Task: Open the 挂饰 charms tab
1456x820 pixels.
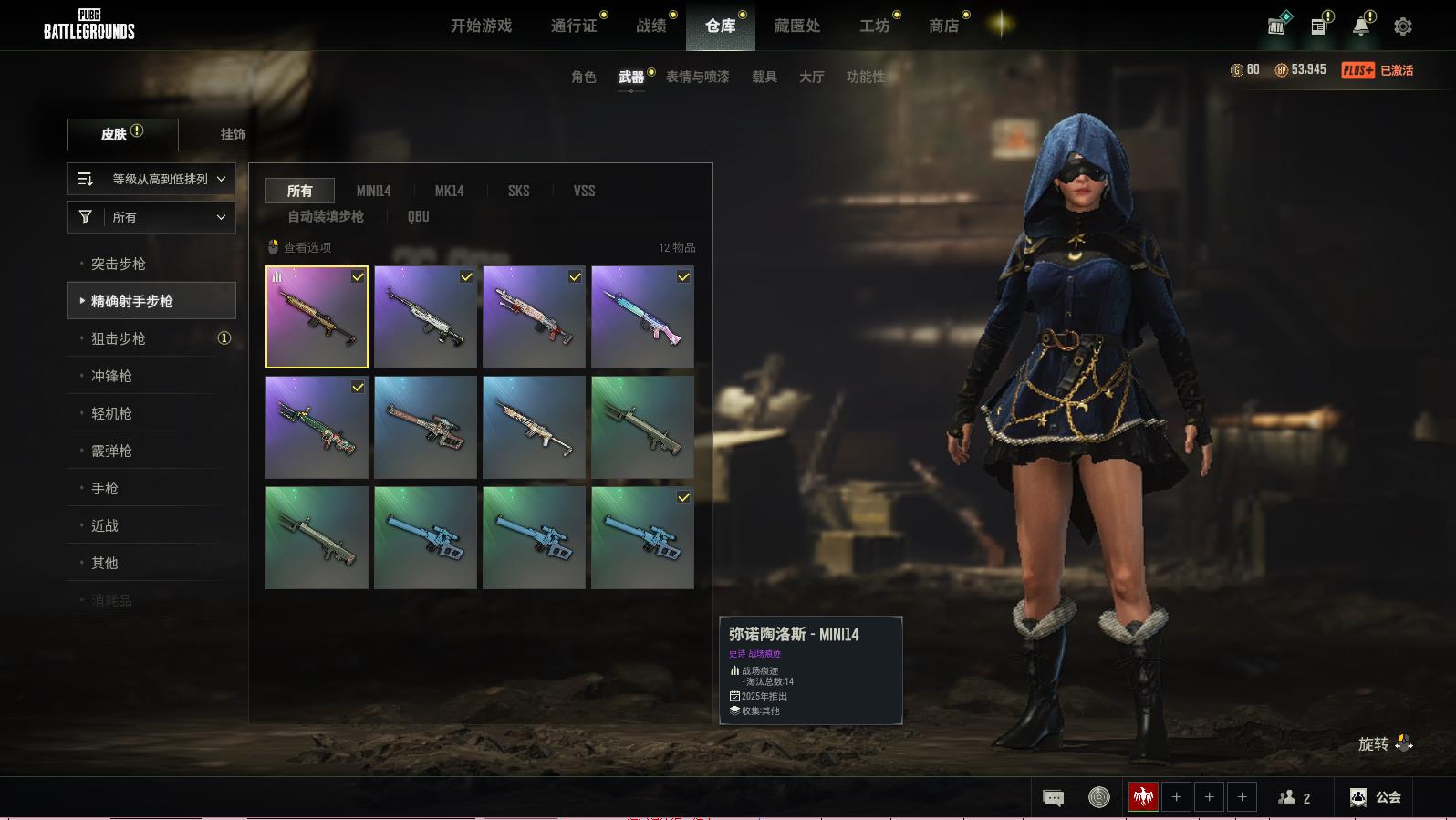Action: click(x=233, y=134)
